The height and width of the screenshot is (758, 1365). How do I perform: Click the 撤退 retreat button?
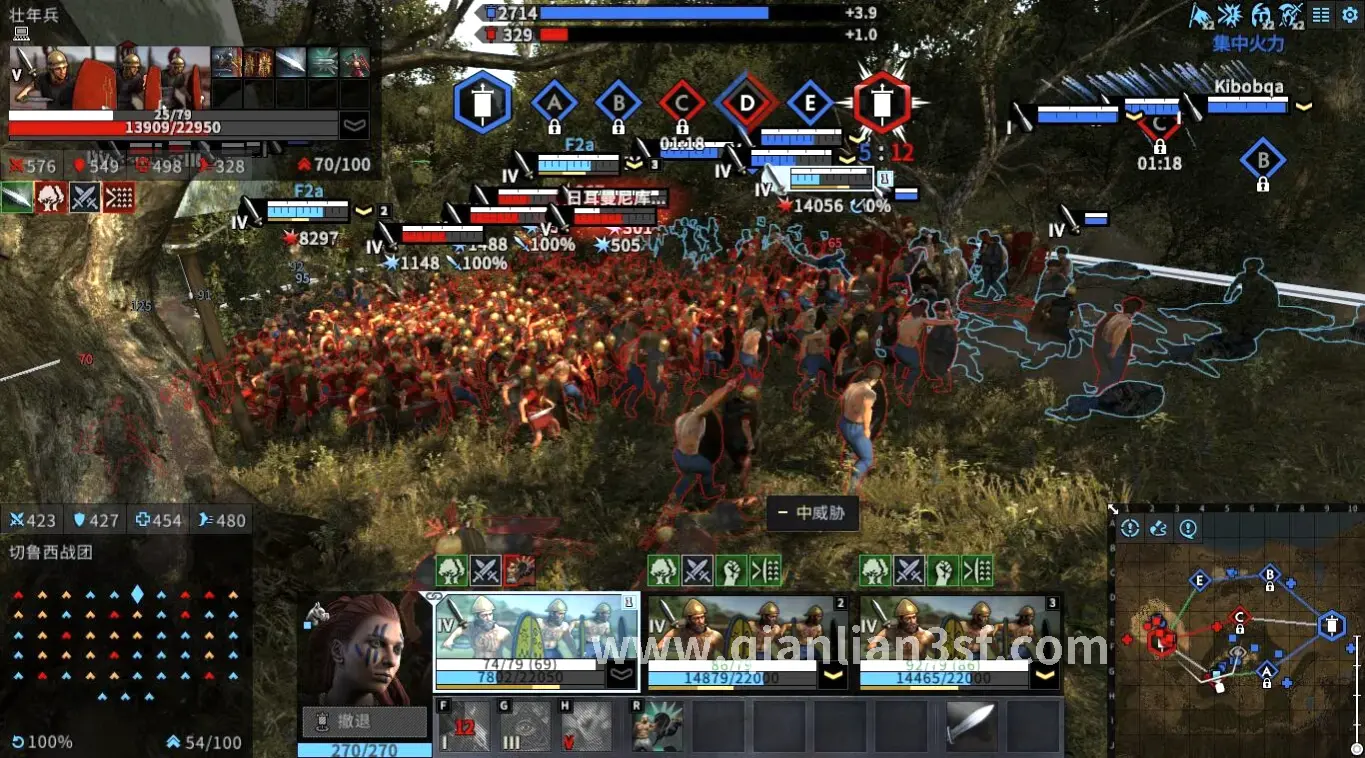point(365,720)
